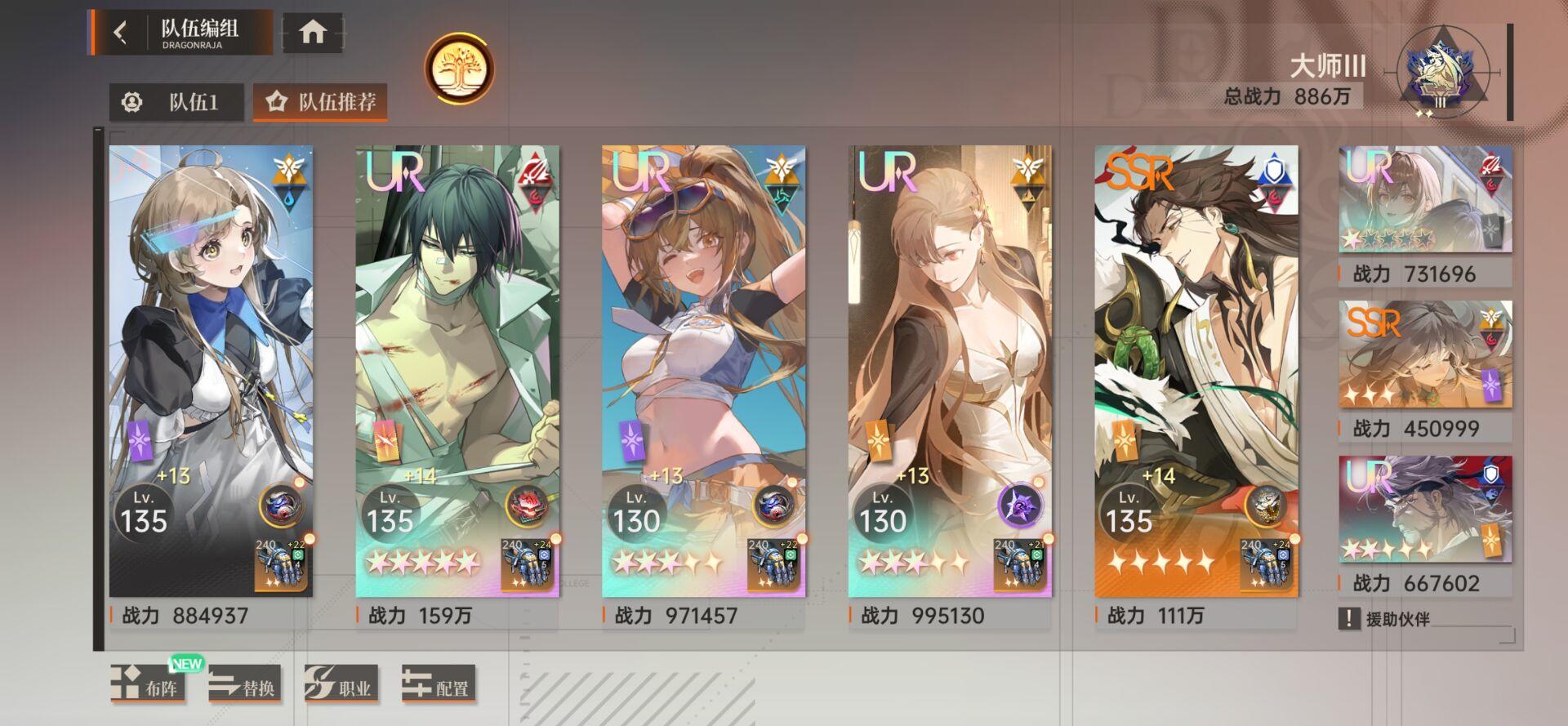Open the 职业 class panel

tap(341, 686)
